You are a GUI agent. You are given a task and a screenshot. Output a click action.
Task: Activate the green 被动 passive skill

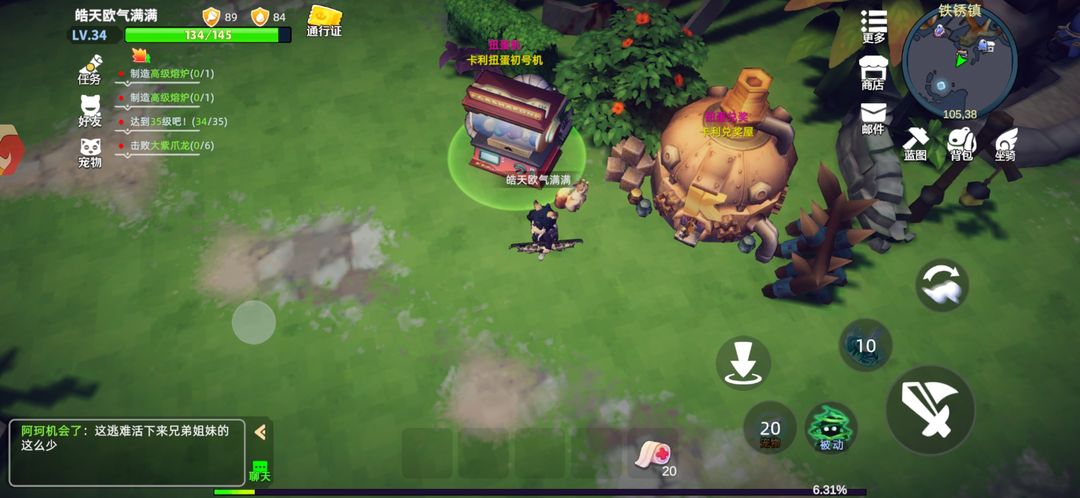[831, 427]
